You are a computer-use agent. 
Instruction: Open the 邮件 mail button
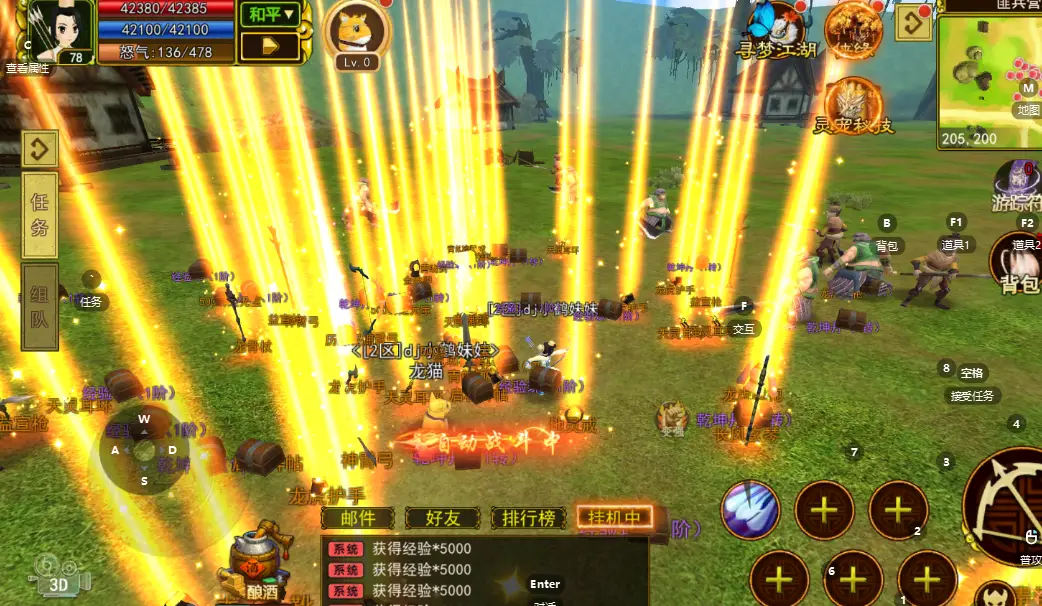358,518
